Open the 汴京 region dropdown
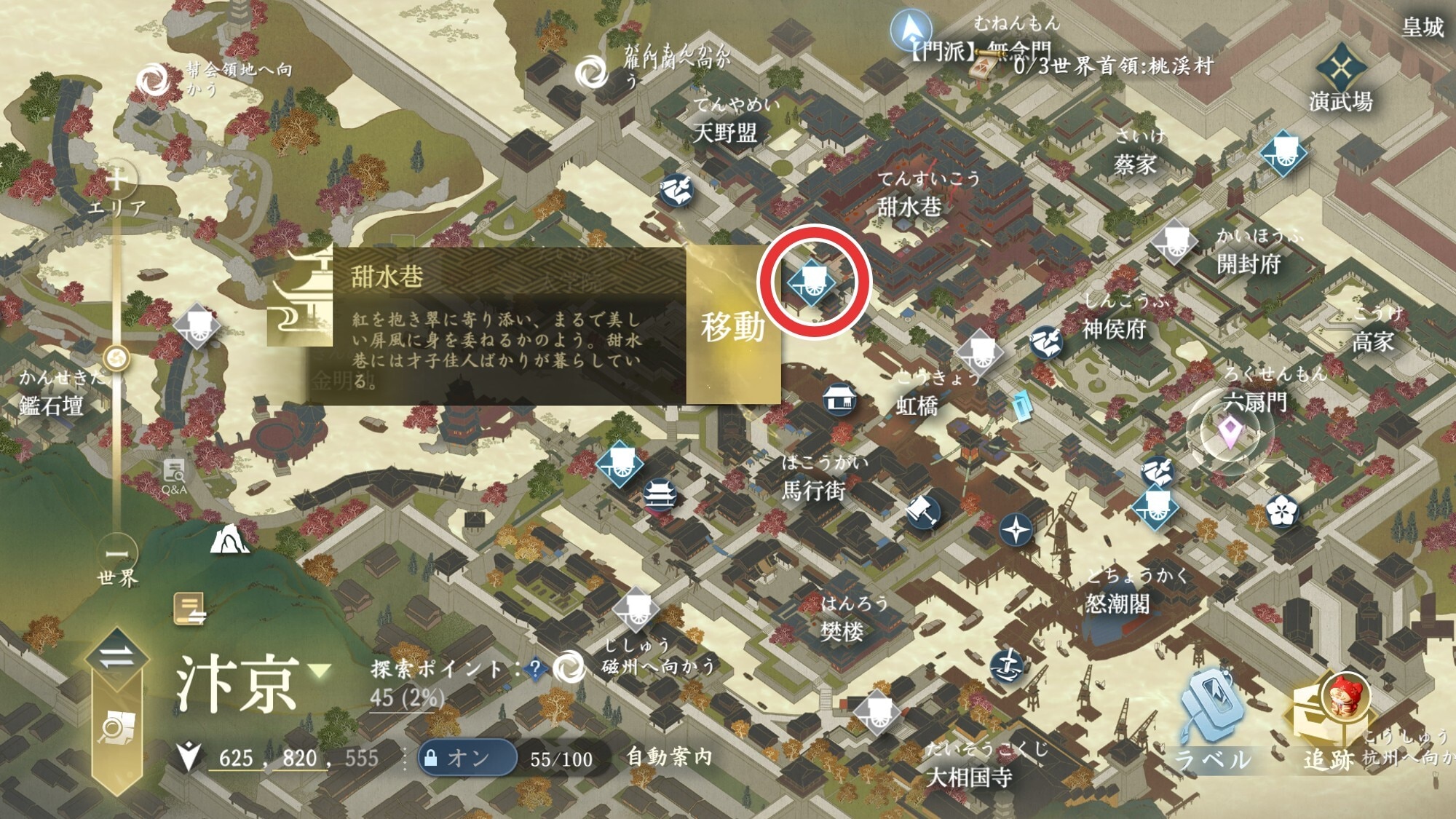The height and width of the screenshot is (819, 1456). [320, 670]
